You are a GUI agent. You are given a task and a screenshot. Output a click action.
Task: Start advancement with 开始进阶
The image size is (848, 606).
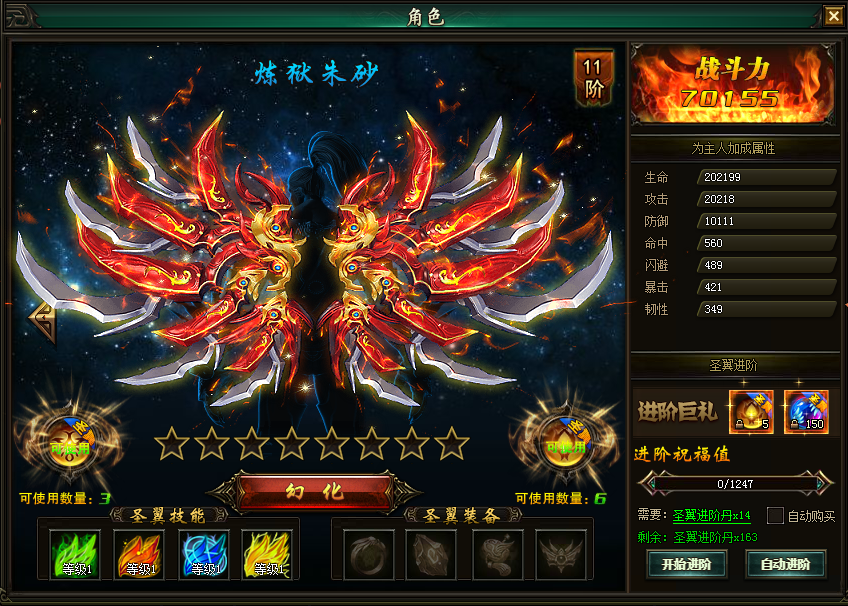click(686, 563)
